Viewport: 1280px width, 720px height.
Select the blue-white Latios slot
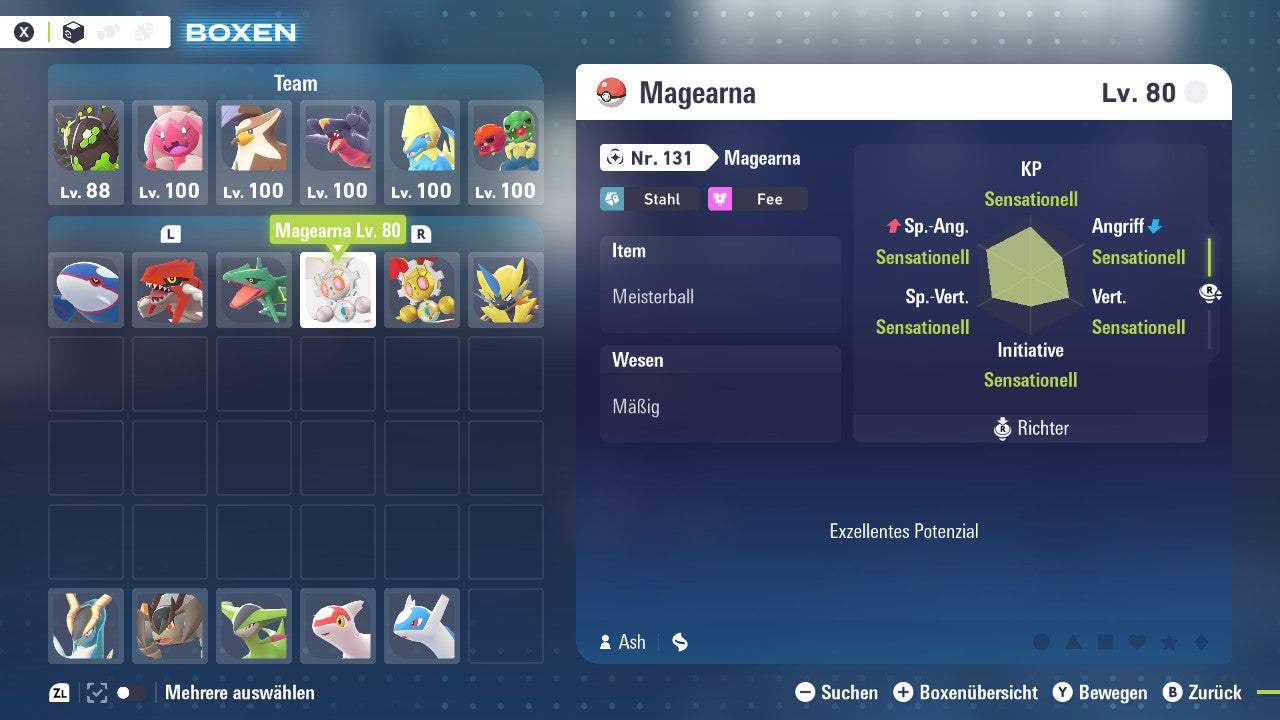422,626
